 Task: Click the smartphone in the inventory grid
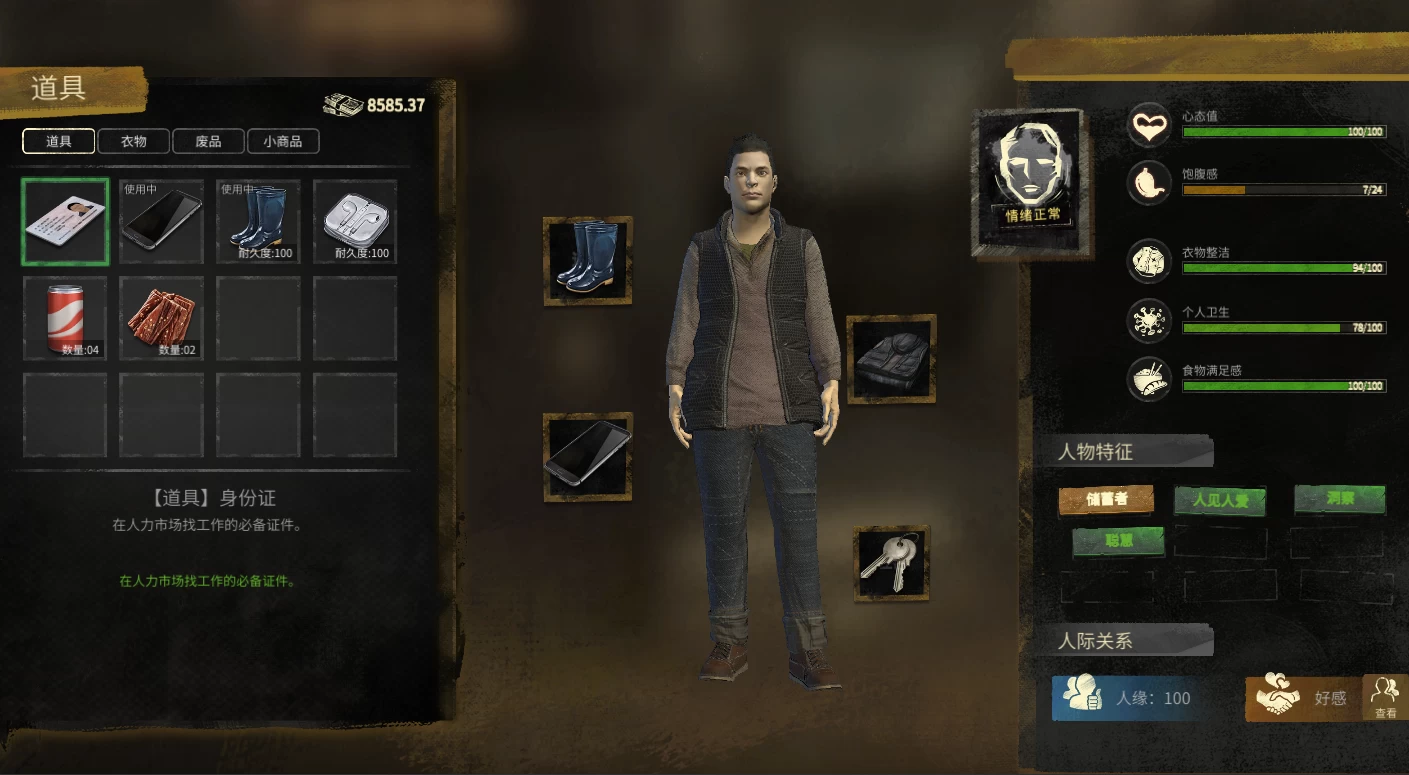pyautogui.click(x=162, y=221)
